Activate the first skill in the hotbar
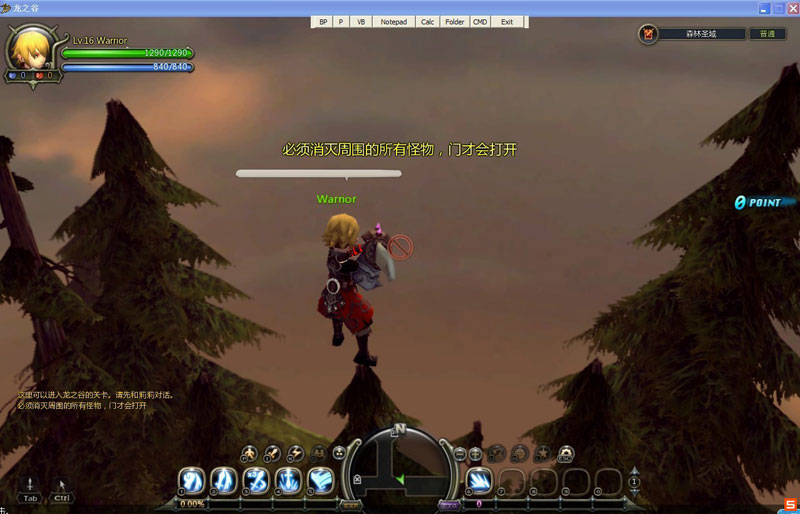The width and height of the screenshot is (800, 514). 191,481
